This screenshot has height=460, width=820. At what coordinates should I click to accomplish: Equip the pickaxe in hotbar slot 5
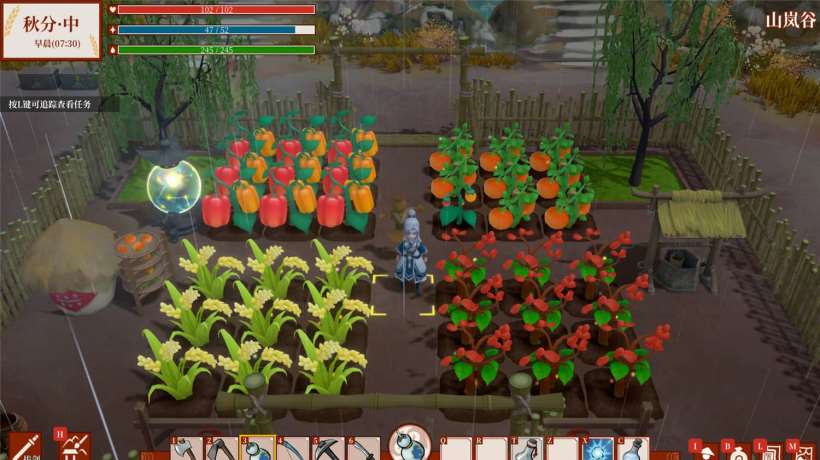coord(327,450)
